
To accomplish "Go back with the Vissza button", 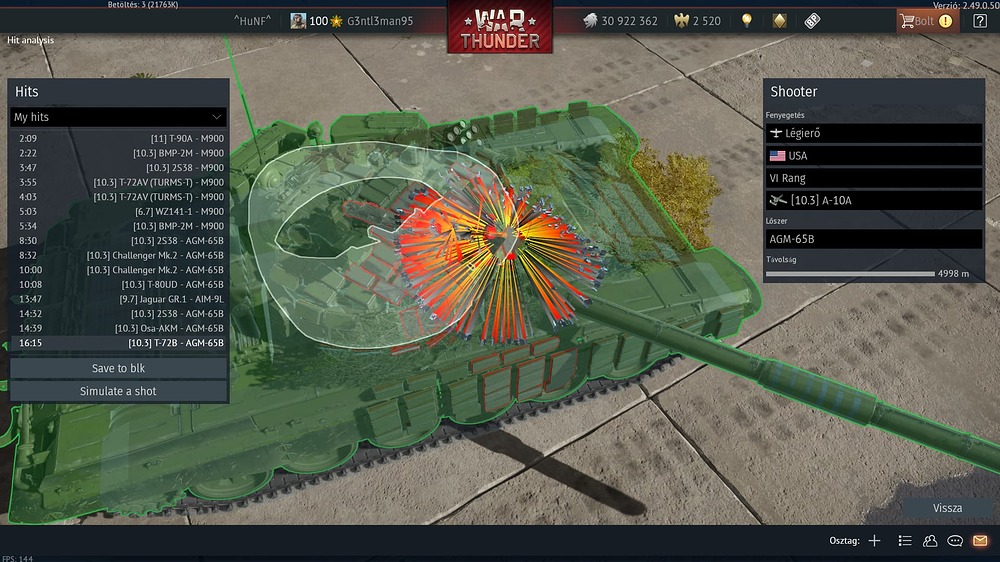I will click(x=946, y=508).
